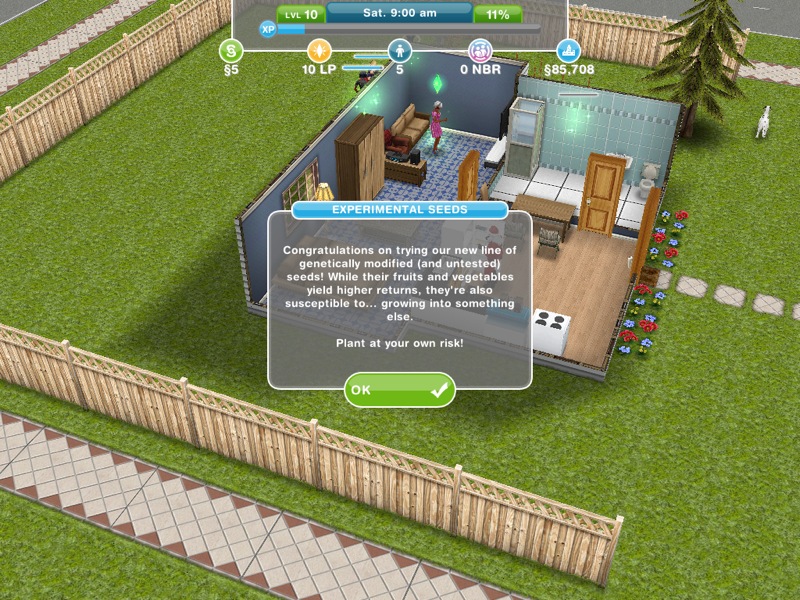
Task: Tap the green Simoleons currency icon
Action: pos(232,50)
